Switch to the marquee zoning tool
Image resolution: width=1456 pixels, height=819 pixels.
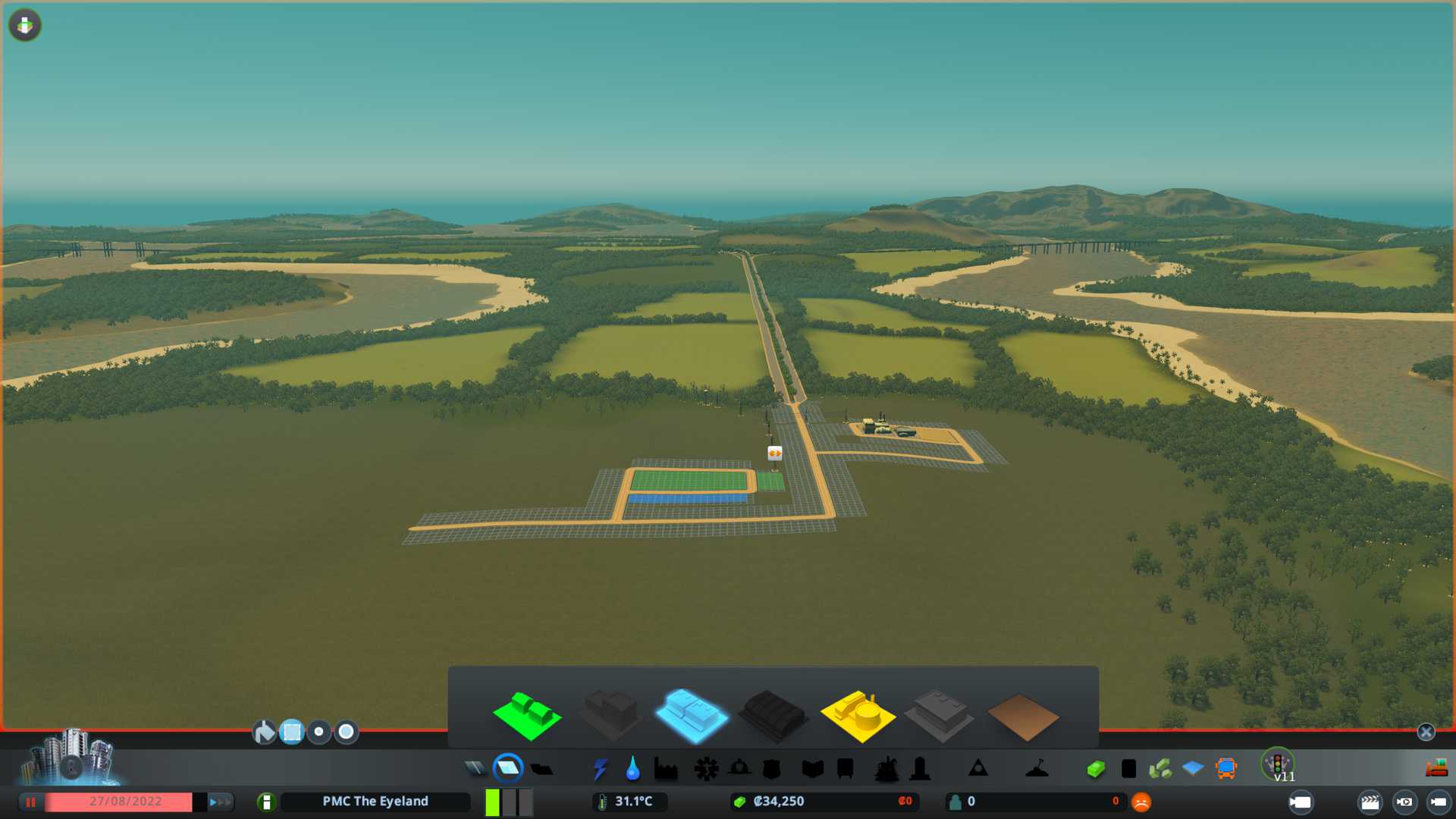[x=292, y=732]
